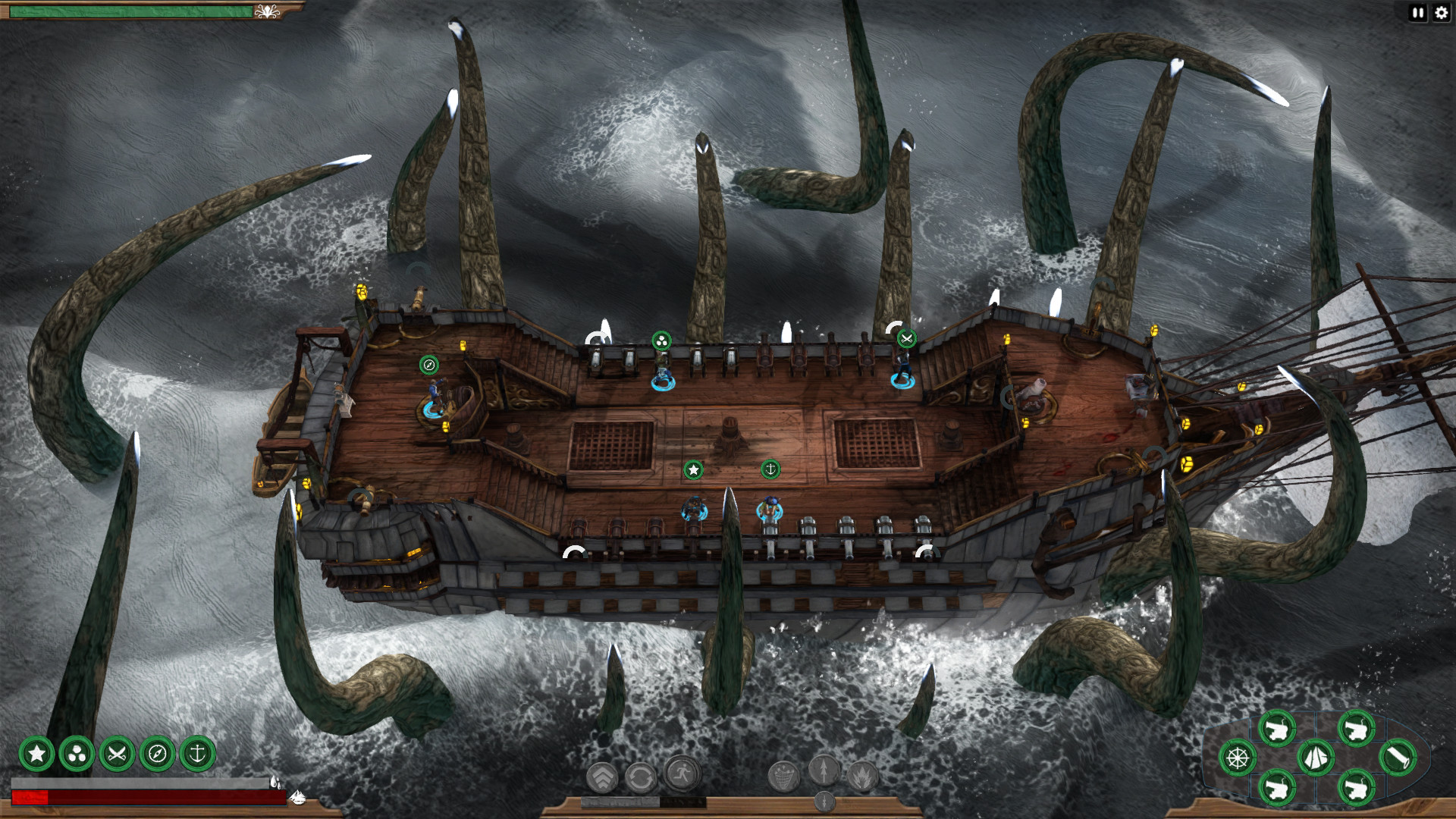
Task: Select the star captain crew icon
Action: tap(36, 754)
